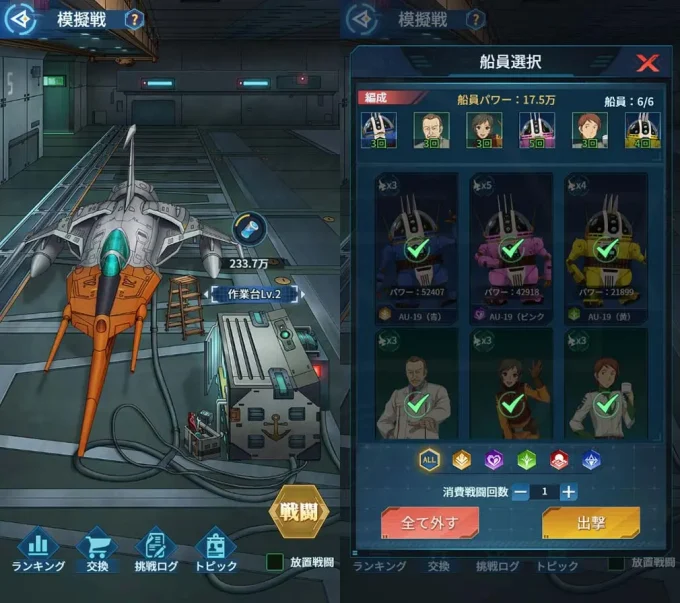The image size is (680, 603).
Task: Launch the sortie with 出撃
Action: click(x=590, y=523)
